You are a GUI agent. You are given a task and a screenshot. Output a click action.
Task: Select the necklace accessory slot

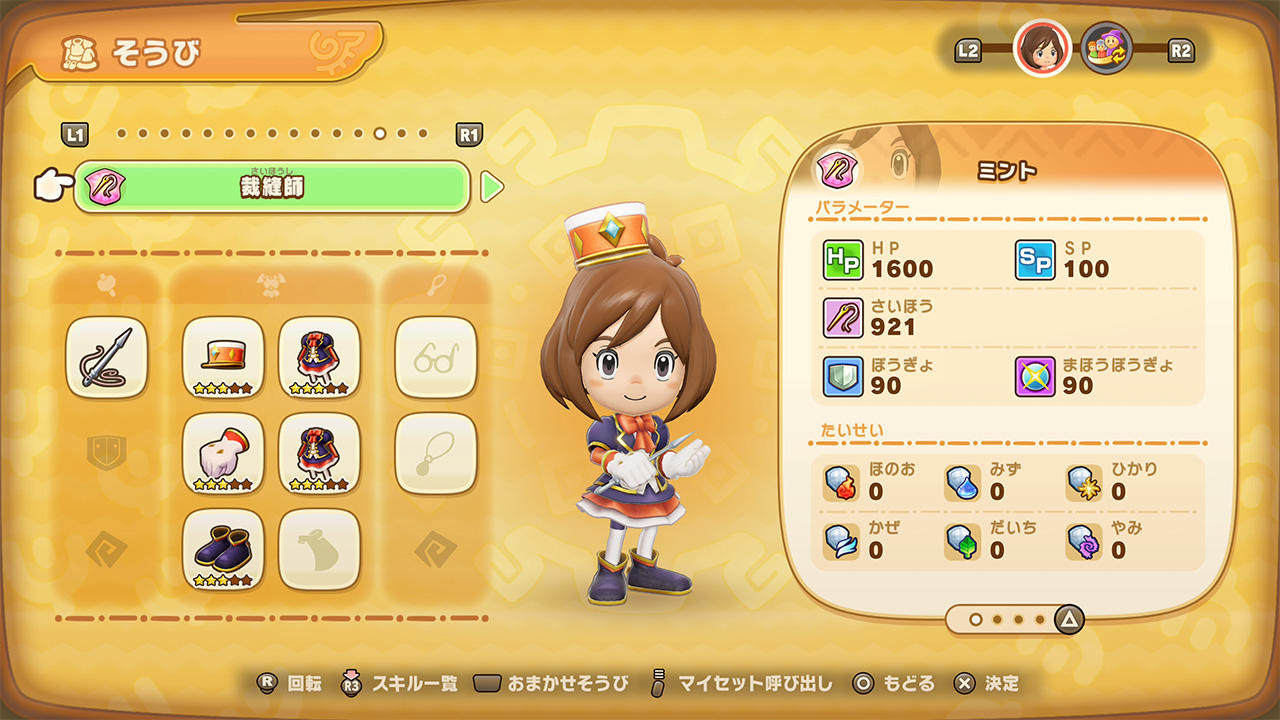point(435,453)
